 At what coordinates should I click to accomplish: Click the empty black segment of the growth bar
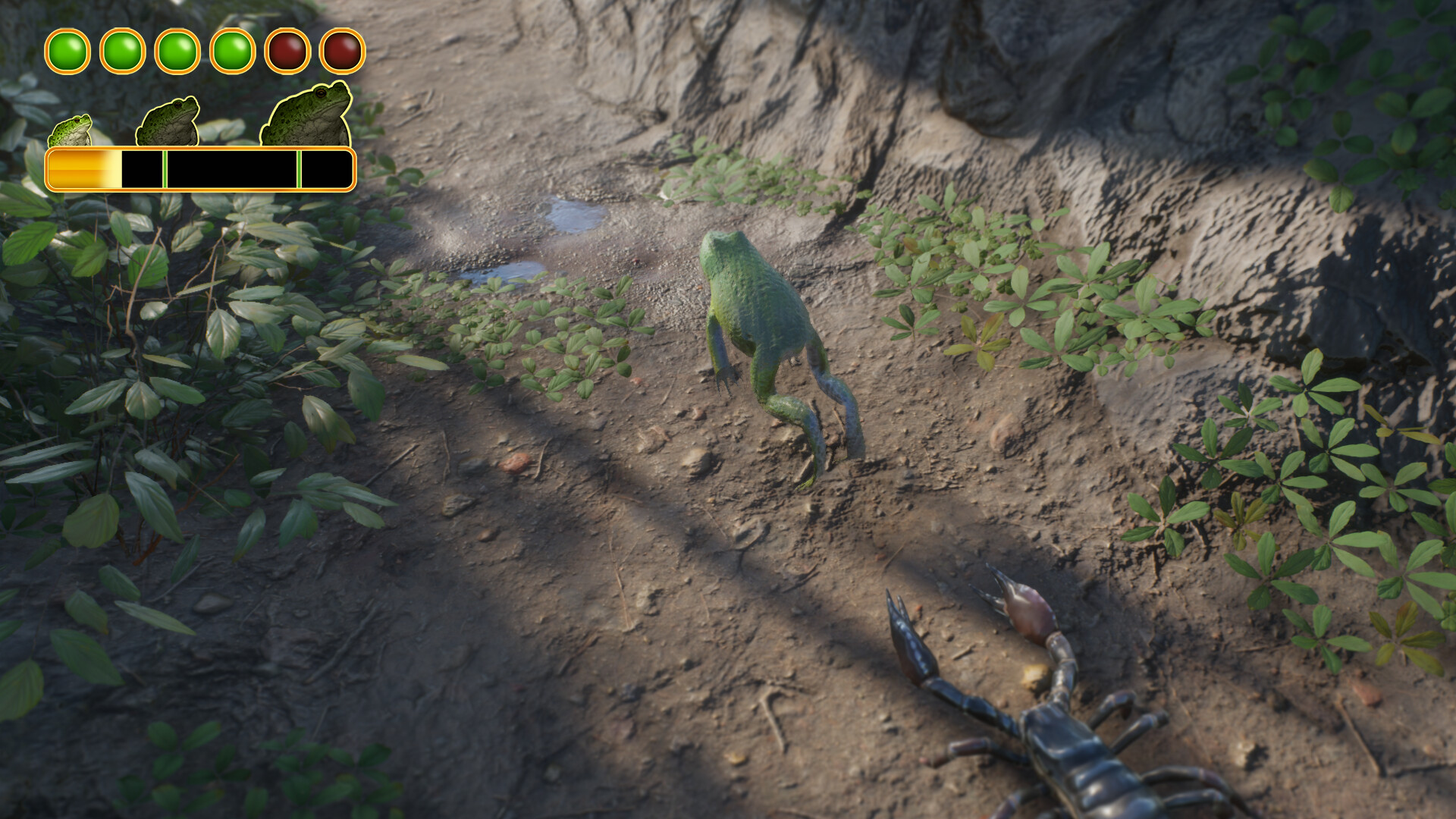227,168
